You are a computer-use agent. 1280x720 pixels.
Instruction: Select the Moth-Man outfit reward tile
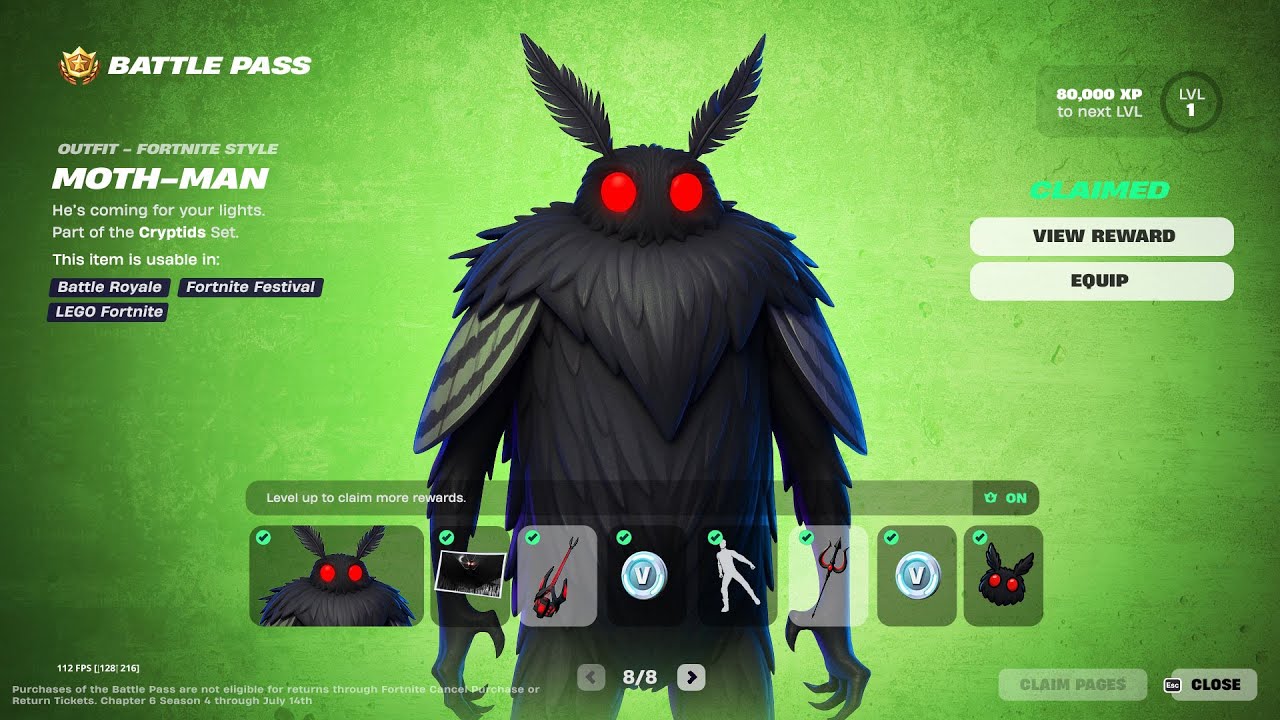pos(336,576)
